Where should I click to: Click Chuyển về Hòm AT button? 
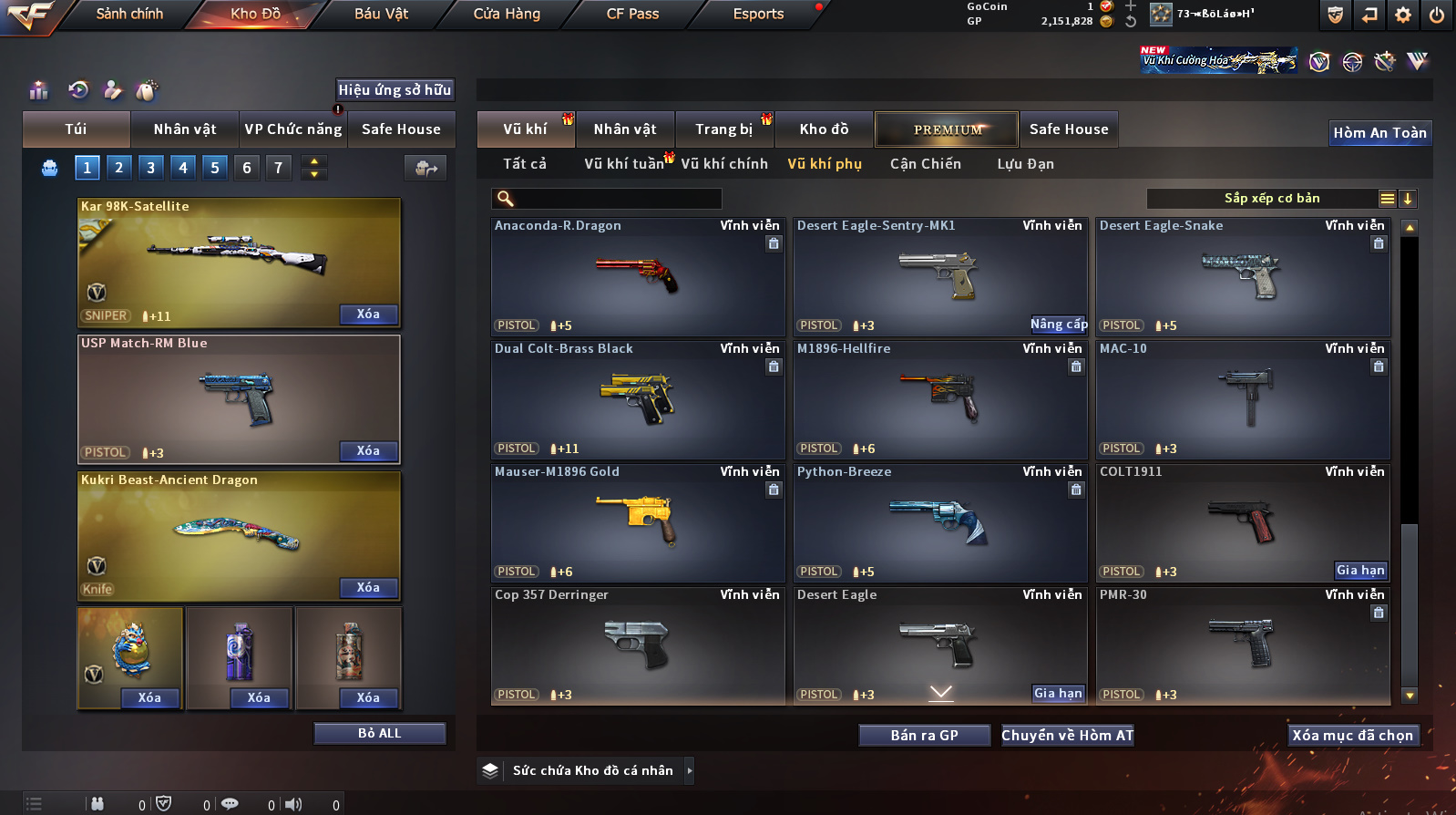coord(1067,736)
